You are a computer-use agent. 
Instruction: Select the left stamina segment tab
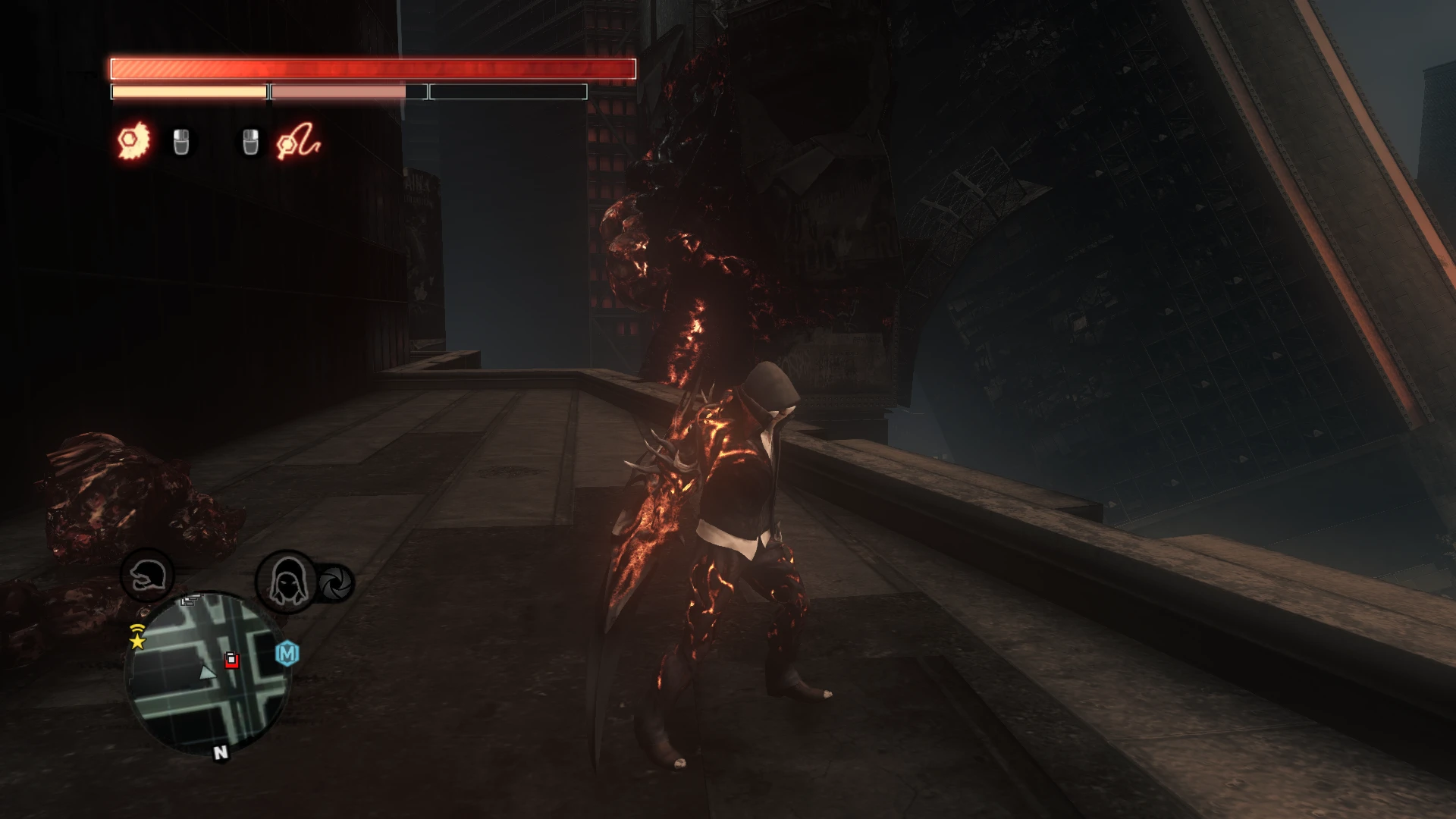pyautogui.click(x=188, y=91)
